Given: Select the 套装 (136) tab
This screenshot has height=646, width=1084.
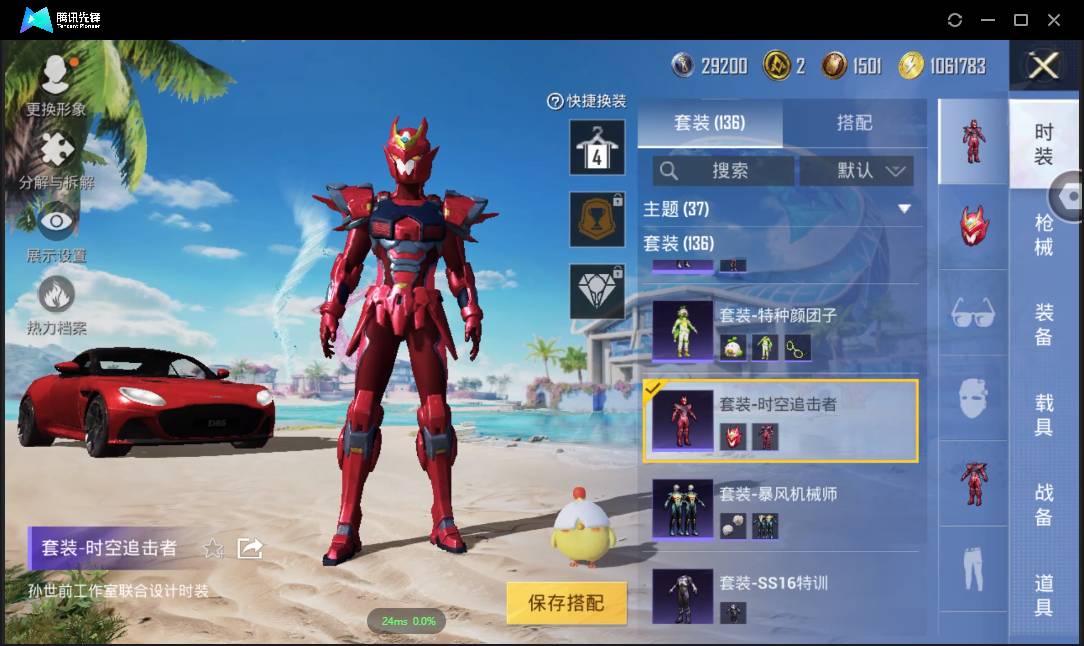Looking at the screenshot, I should 709,123.
